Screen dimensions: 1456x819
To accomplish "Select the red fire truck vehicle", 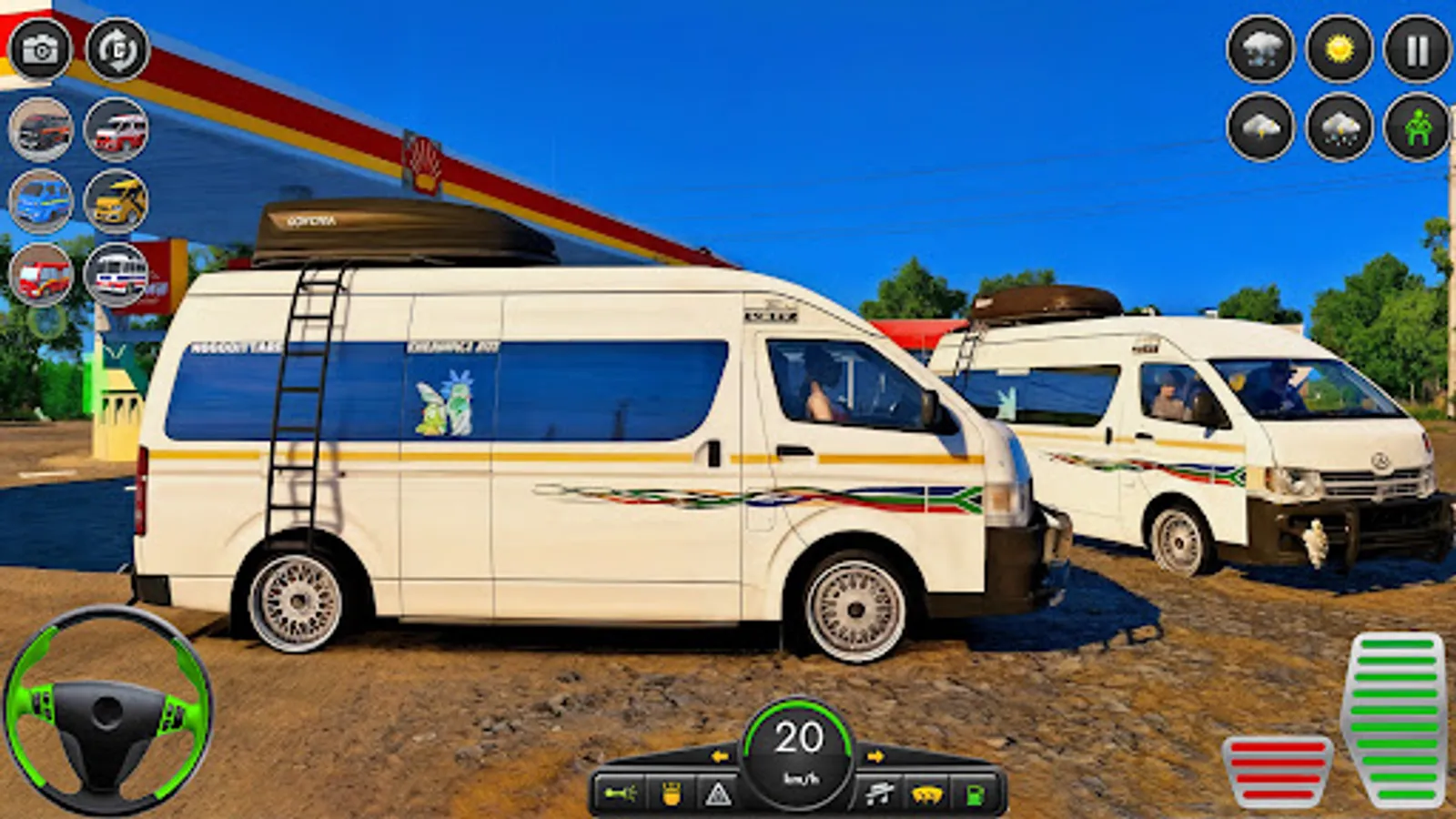I will coord(39,273).
